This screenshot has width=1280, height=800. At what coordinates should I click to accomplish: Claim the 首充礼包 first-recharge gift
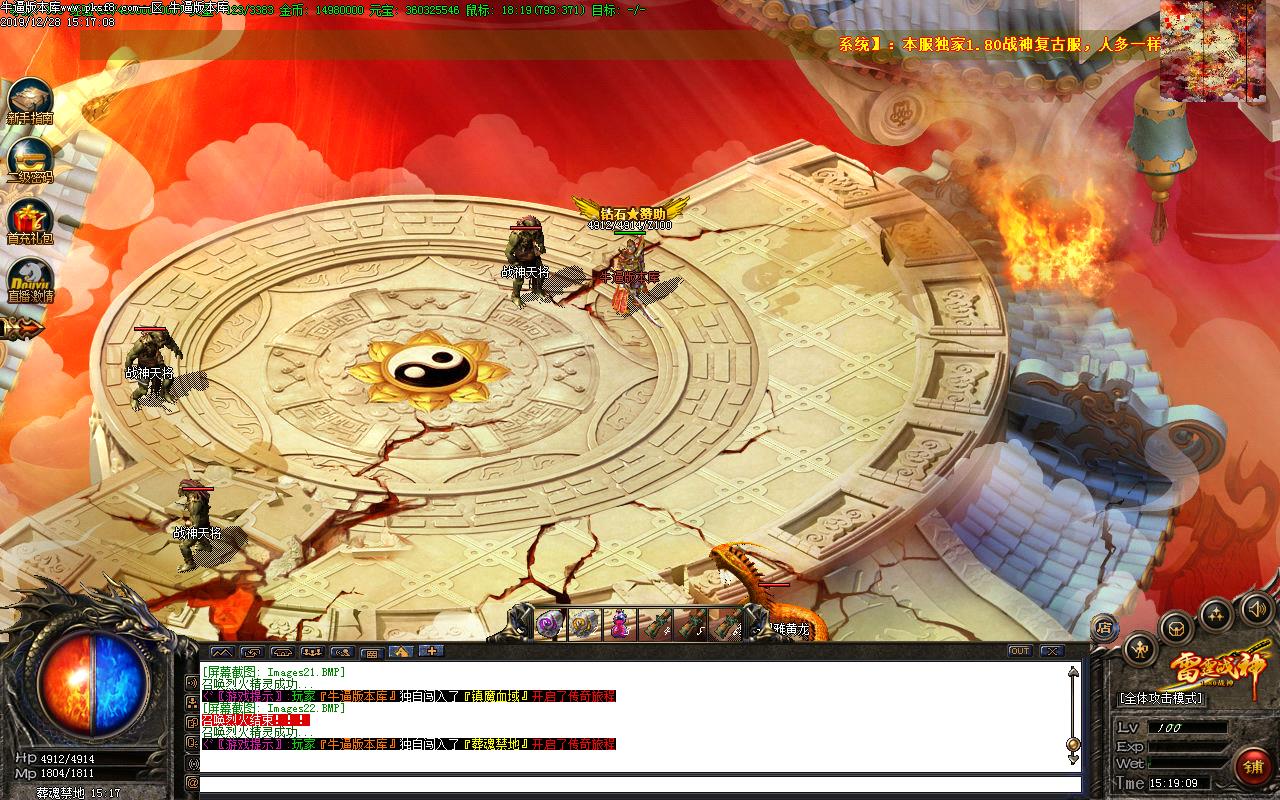[30, 219]
